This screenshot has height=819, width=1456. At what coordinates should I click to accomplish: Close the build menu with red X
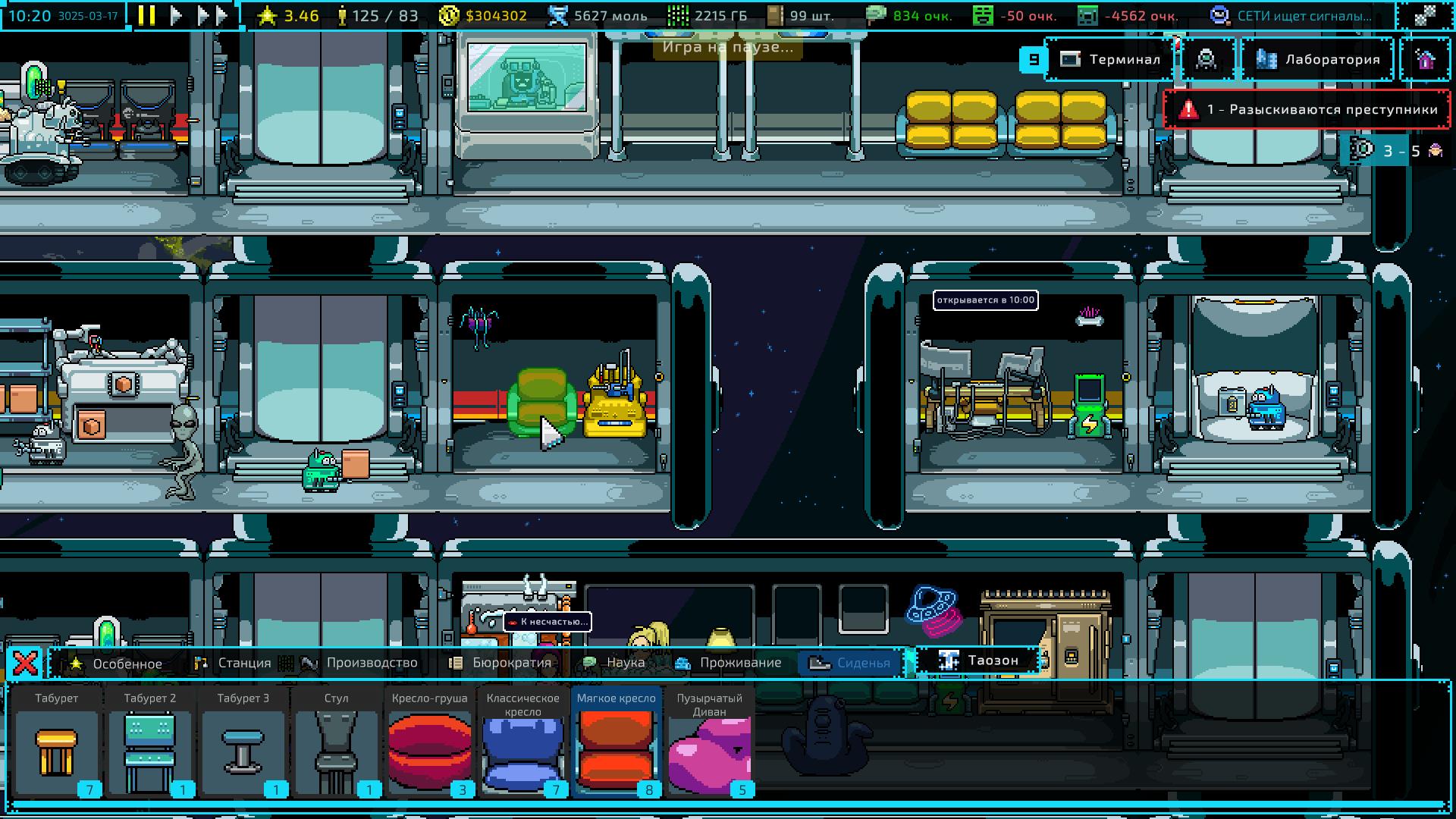[x=25, y=664]
